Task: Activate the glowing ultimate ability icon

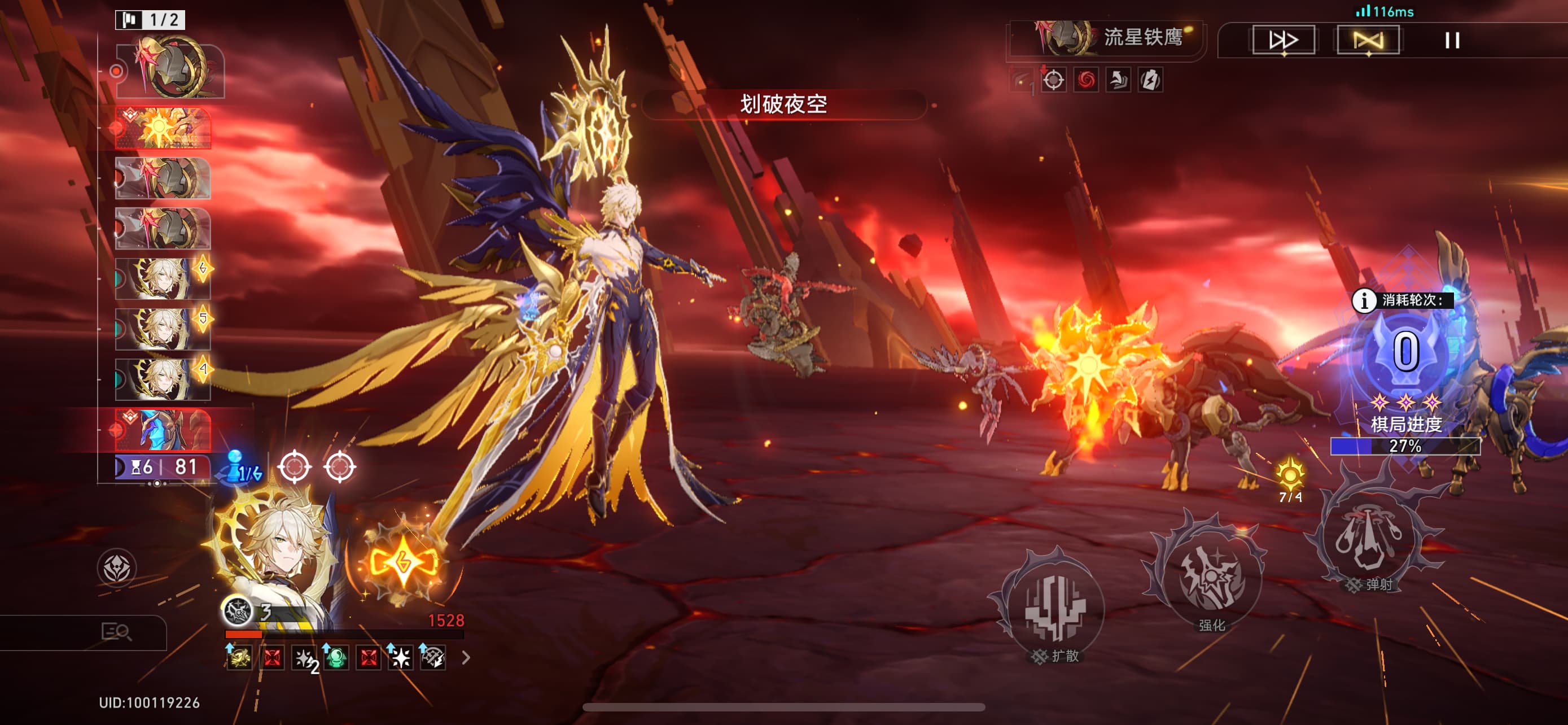Action: [403, 561]
